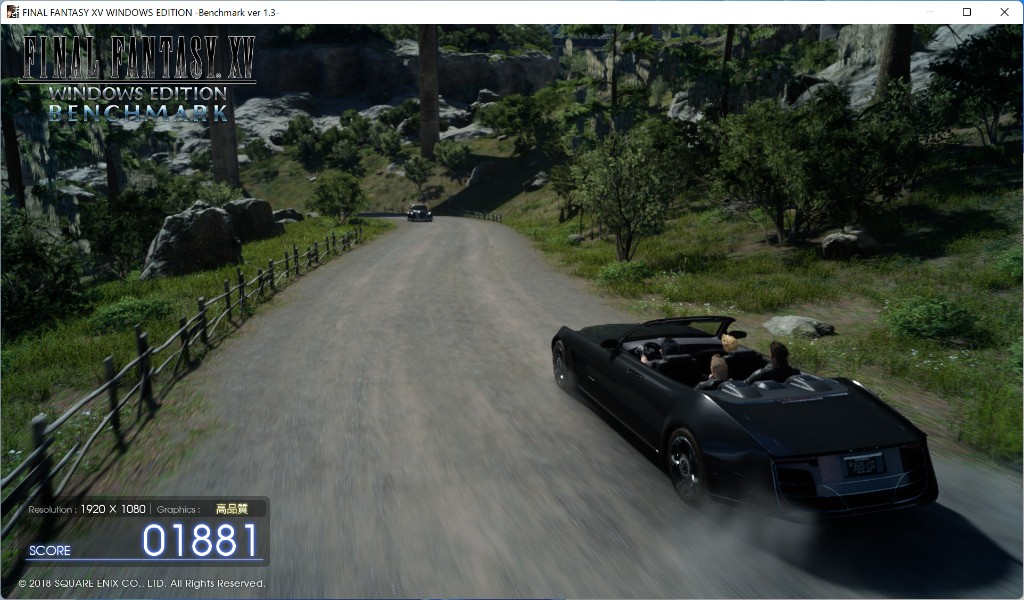1024x600 pixels.
Task: Close the benchmark window
Action: tap(1003, 12)
